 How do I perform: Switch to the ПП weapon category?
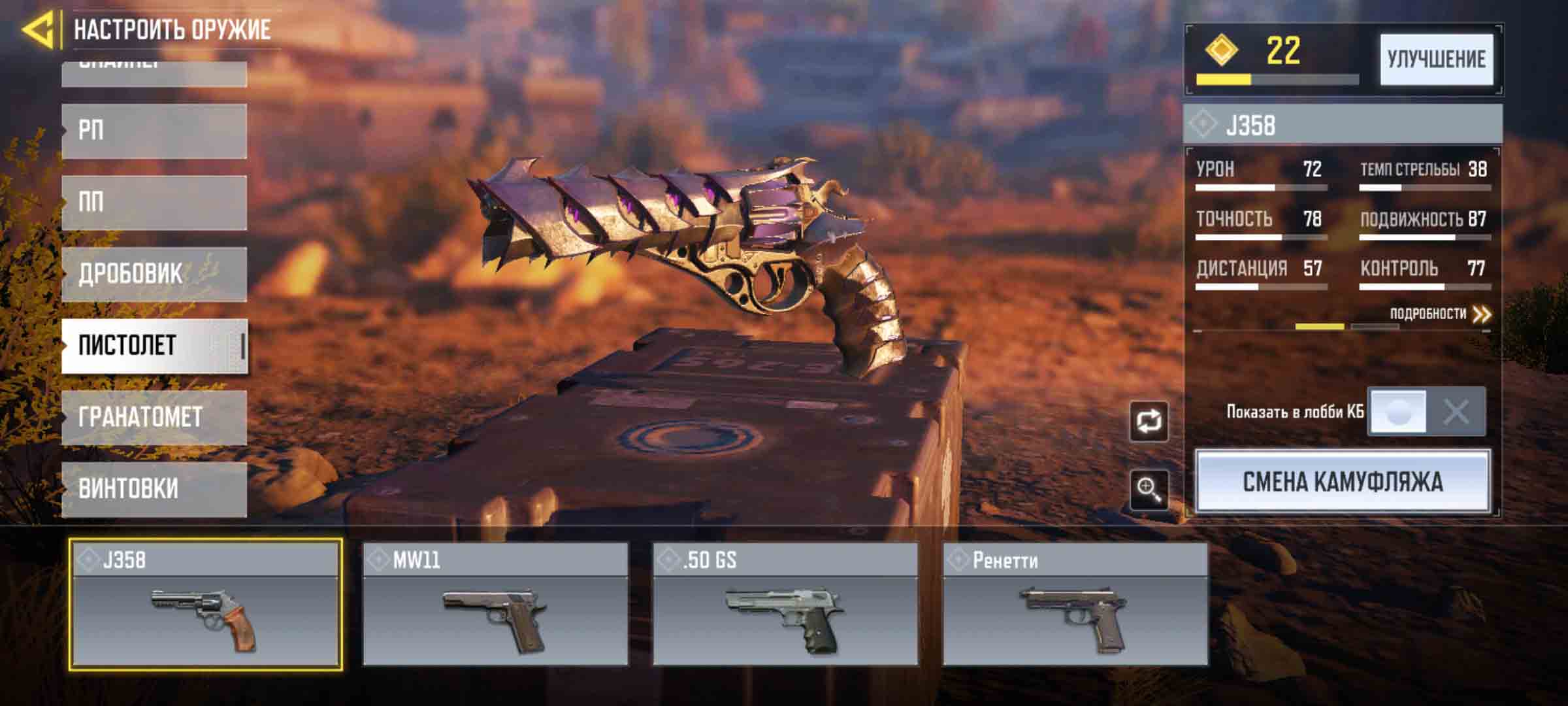pyautogui.click(x=154, y=203)
